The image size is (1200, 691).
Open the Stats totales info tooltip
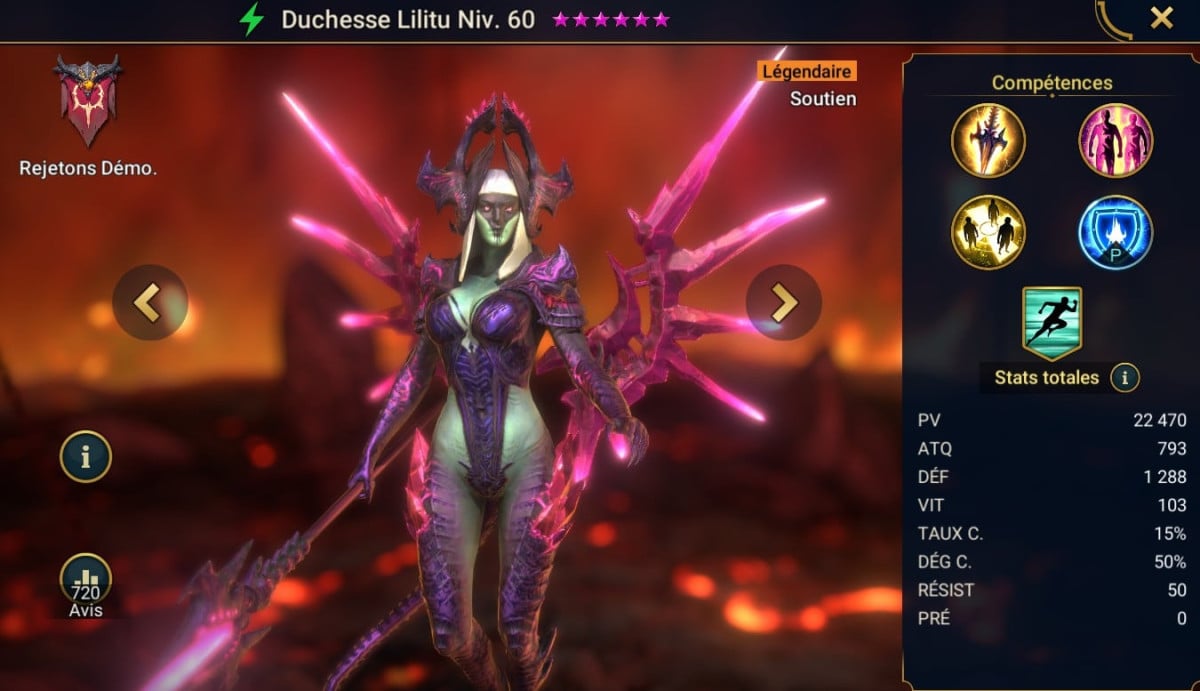pyautogui.click(x=1126, y=378)
